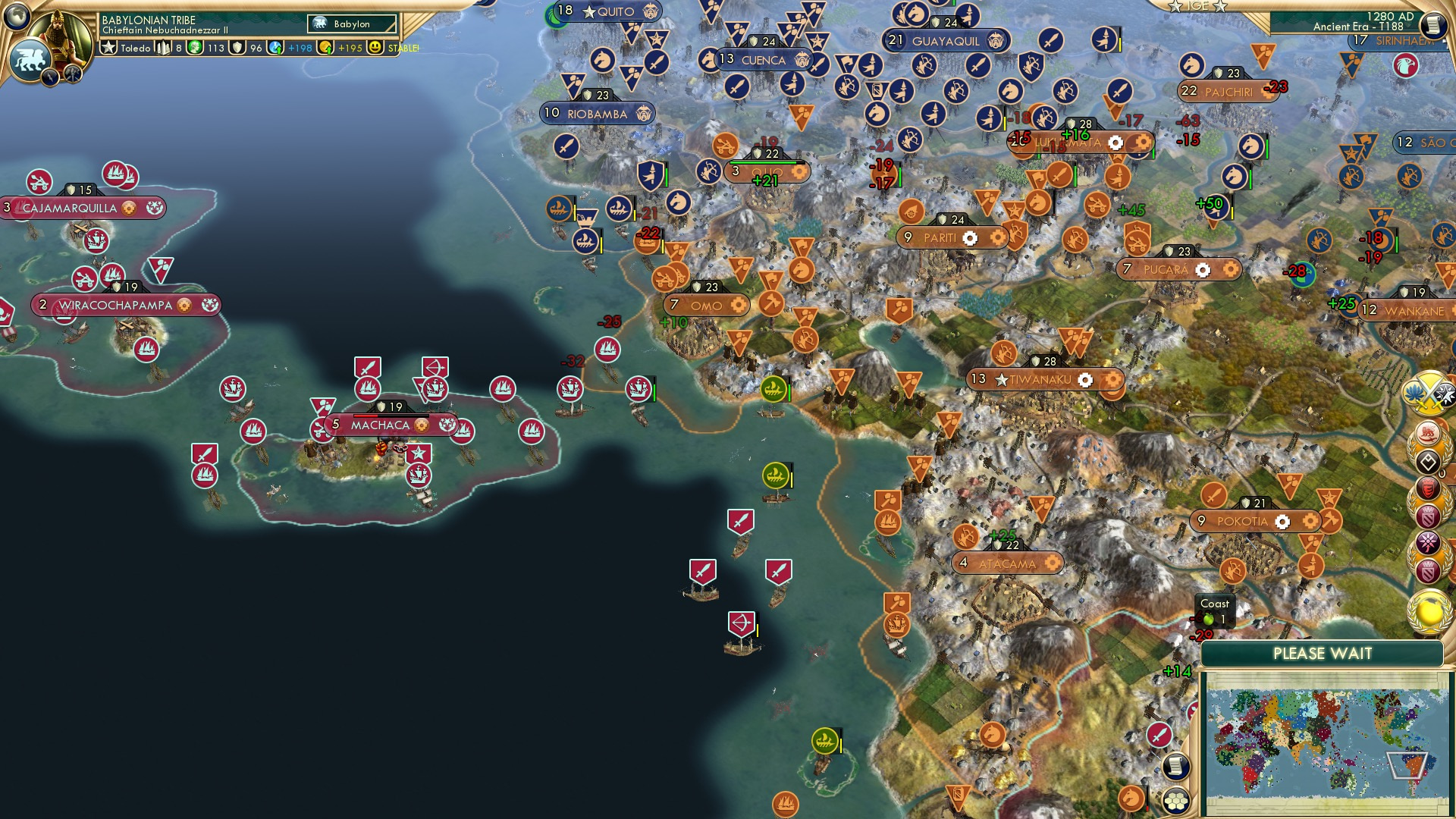Screen dimensions: 1456x819
Task: Click the gold coin icon showing +195
Action: (325, 48)
